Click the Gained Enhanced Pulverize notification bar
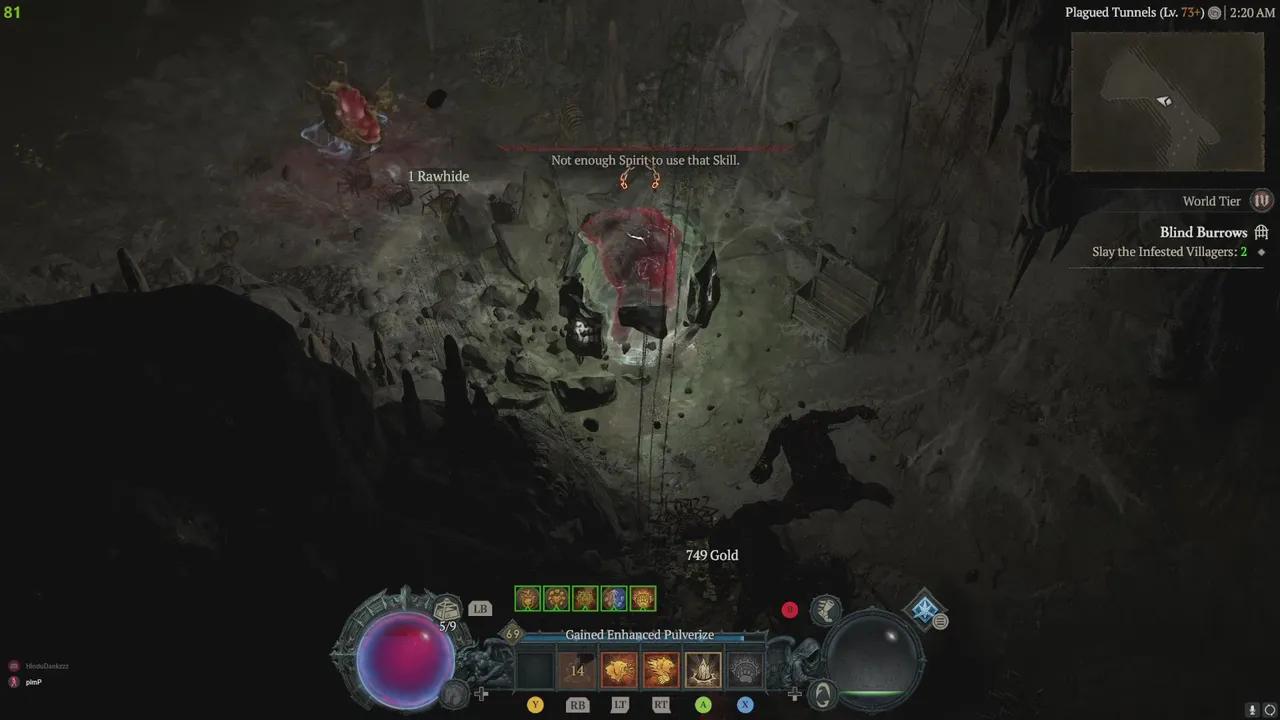 (640, 634)
